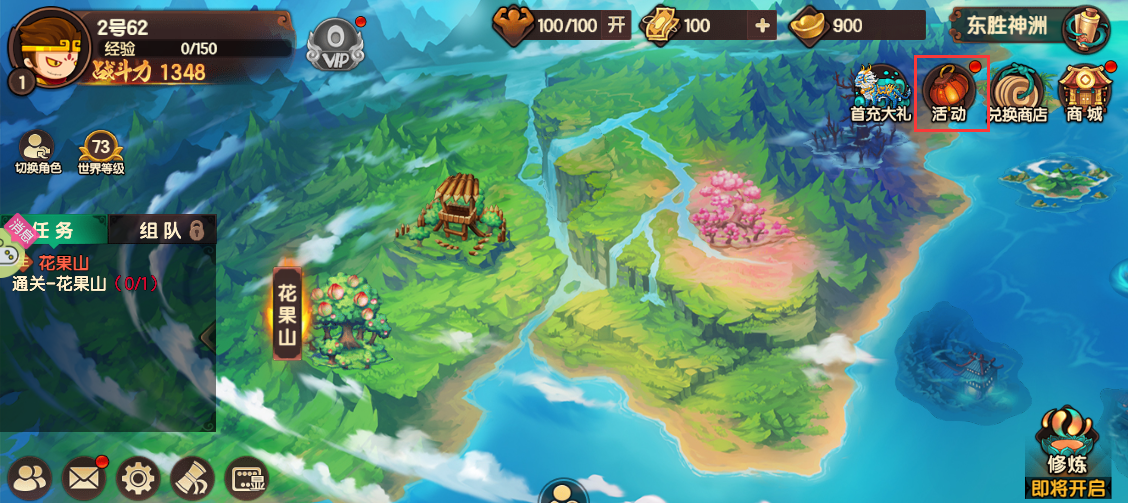Open the 兑换商店 exchange shop

point(1017,93)
